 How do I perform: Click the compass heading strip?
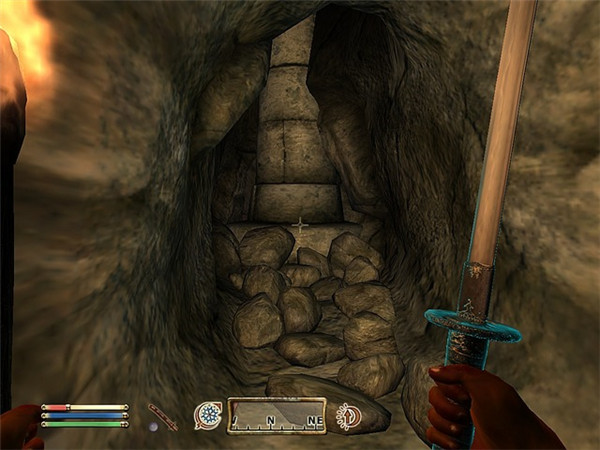click(x=276, y=415)
